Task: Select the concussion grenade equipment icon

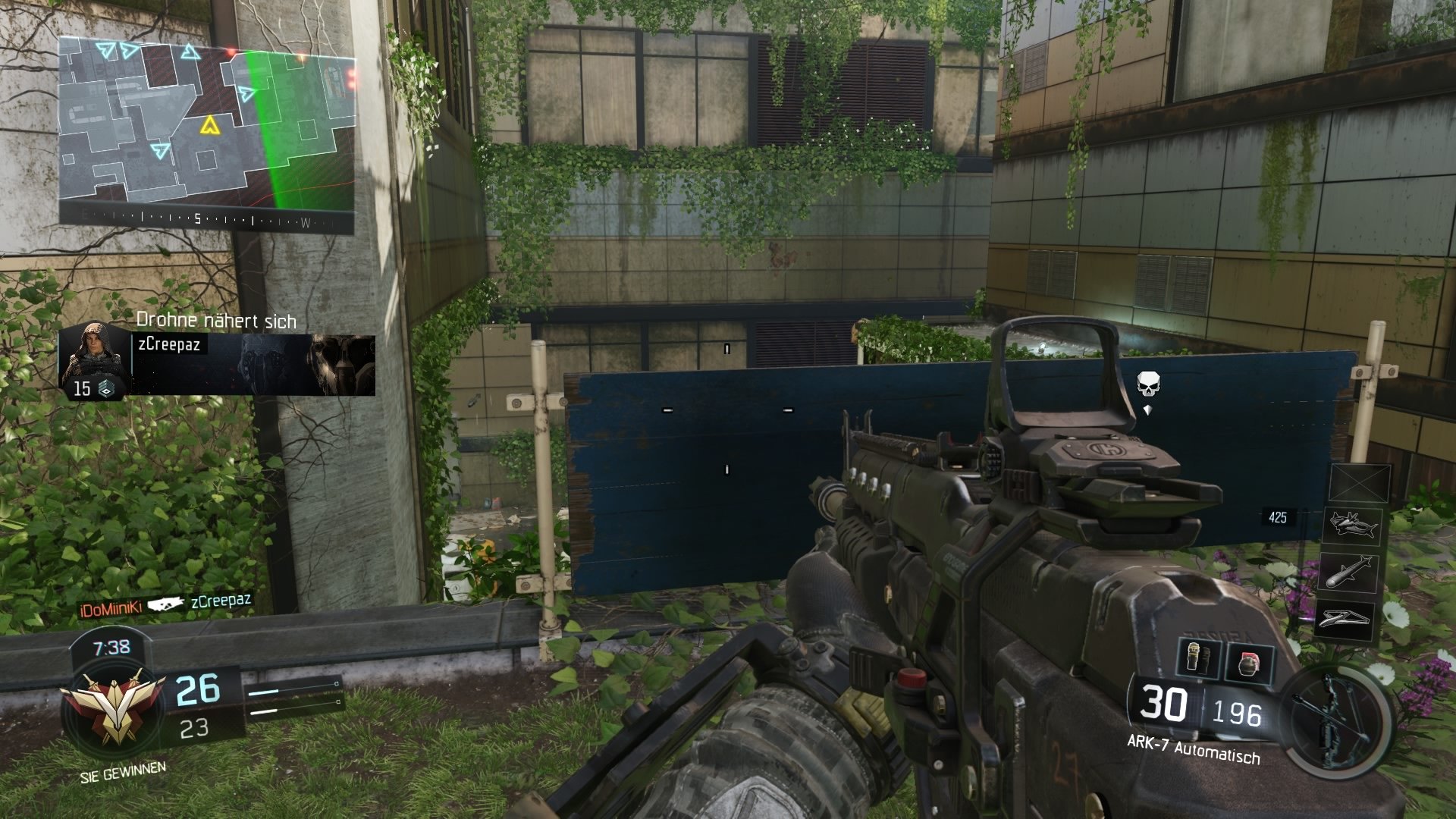Action: tap(1197, 658)
